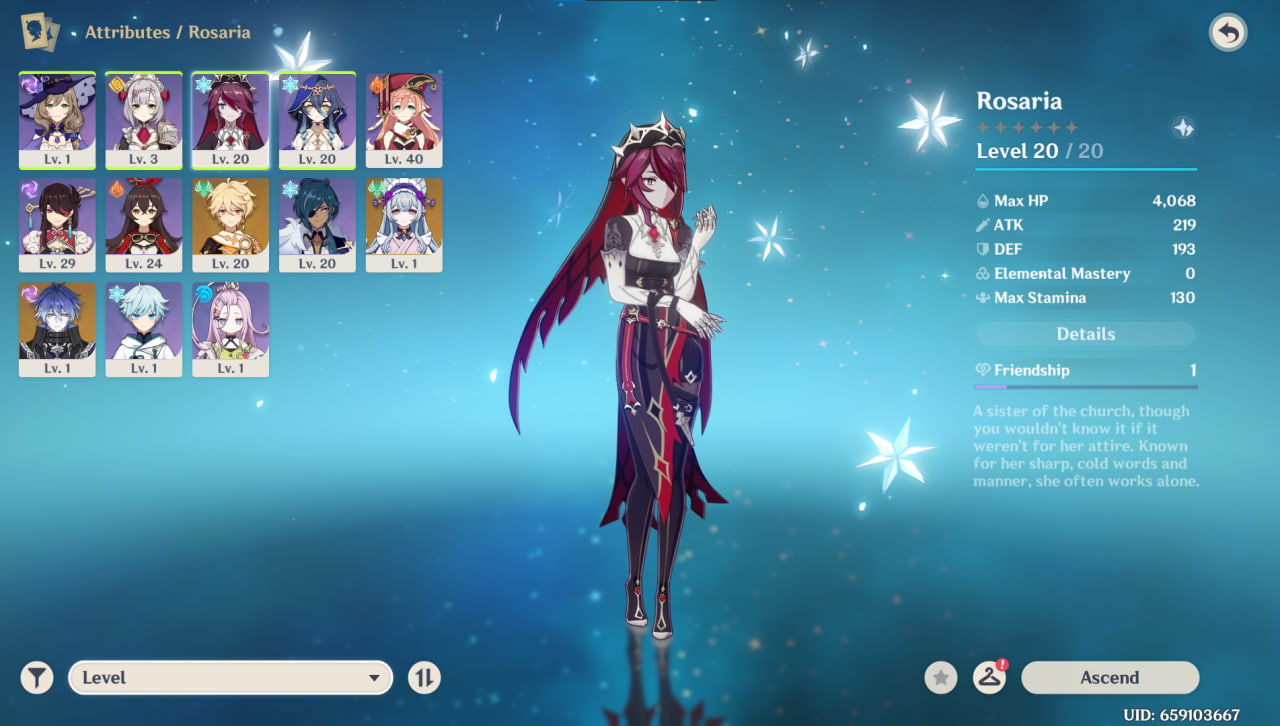This screenshot has width=1280, height=726.
Task: Choose Noelle's Lv. 3 portrait
Action: point(144,120)
